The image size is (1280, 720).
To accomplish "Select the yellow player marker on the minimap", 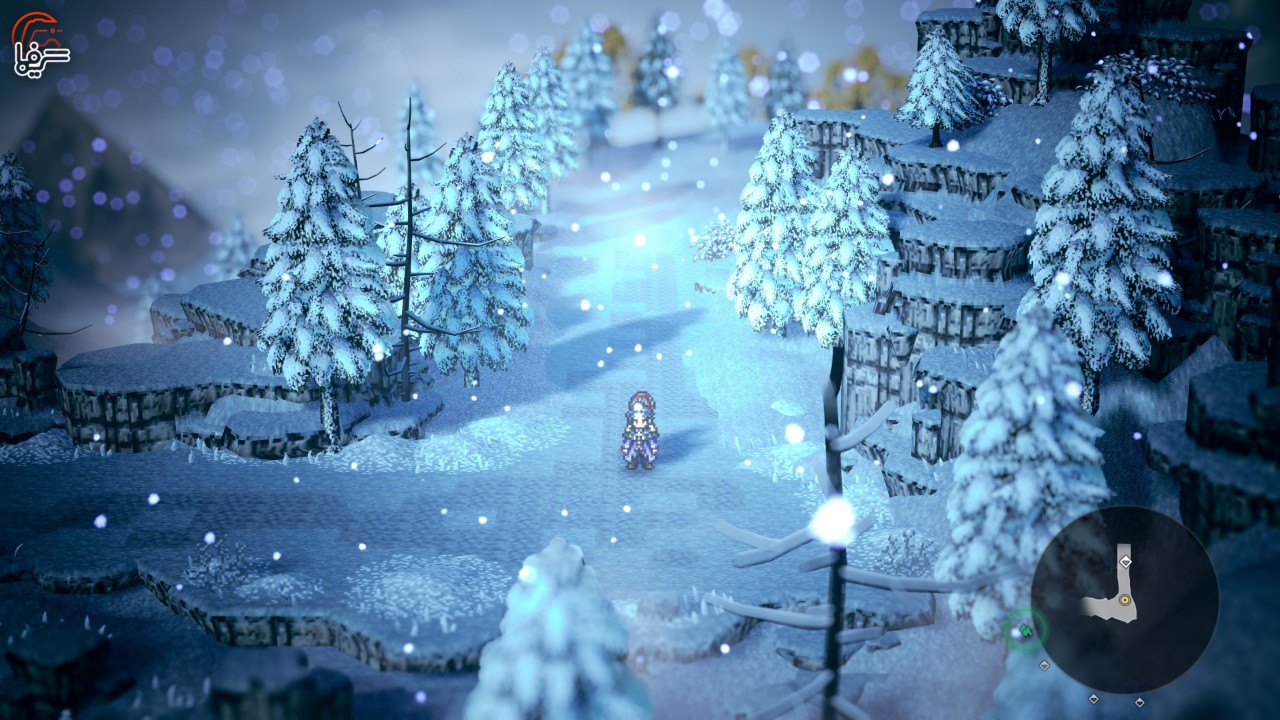I will click(1125, 600).
